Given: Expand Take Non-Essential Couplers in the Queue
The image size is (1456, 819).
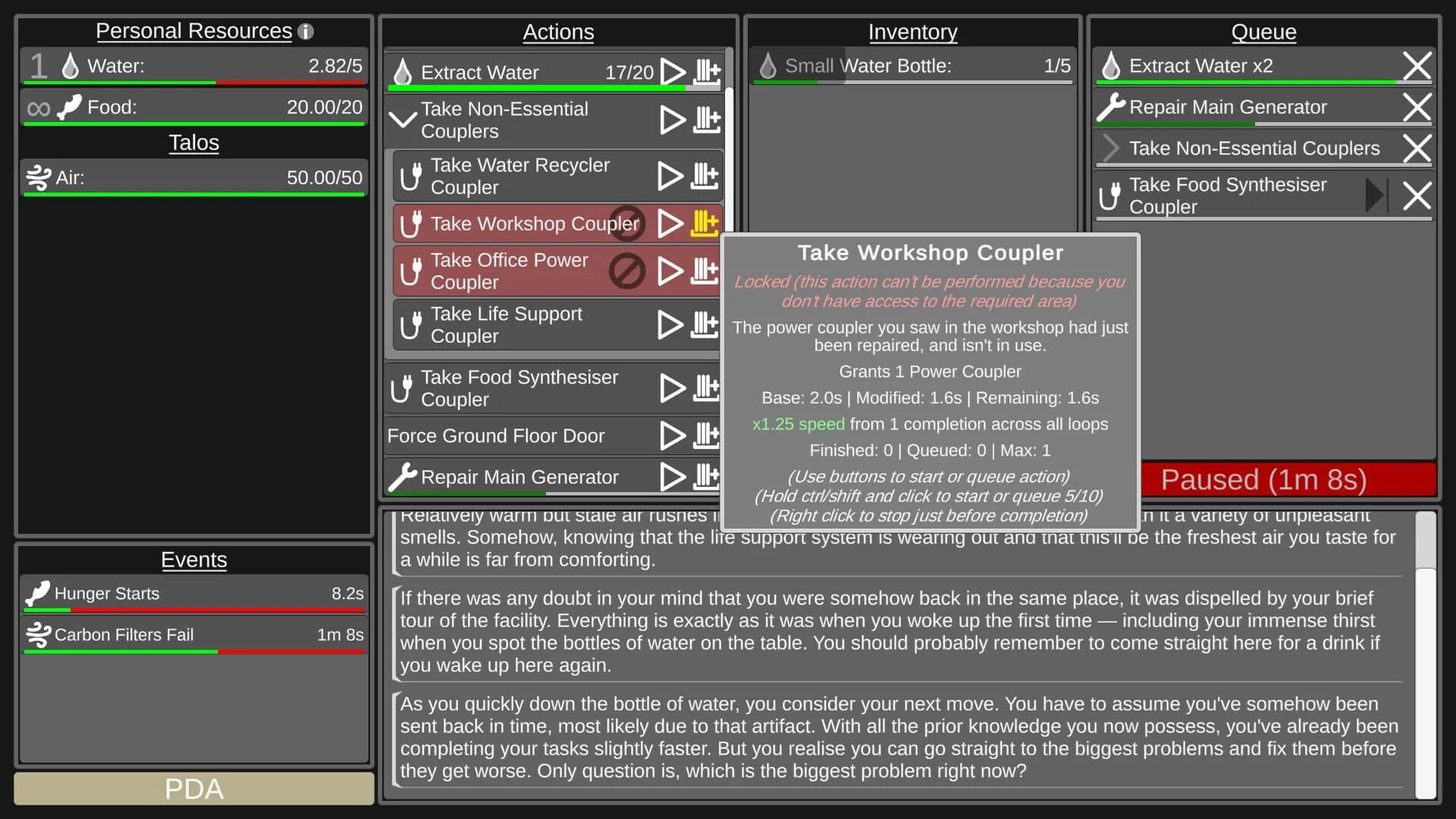Looking at the screenshot, I should [x=1110, y=148].
